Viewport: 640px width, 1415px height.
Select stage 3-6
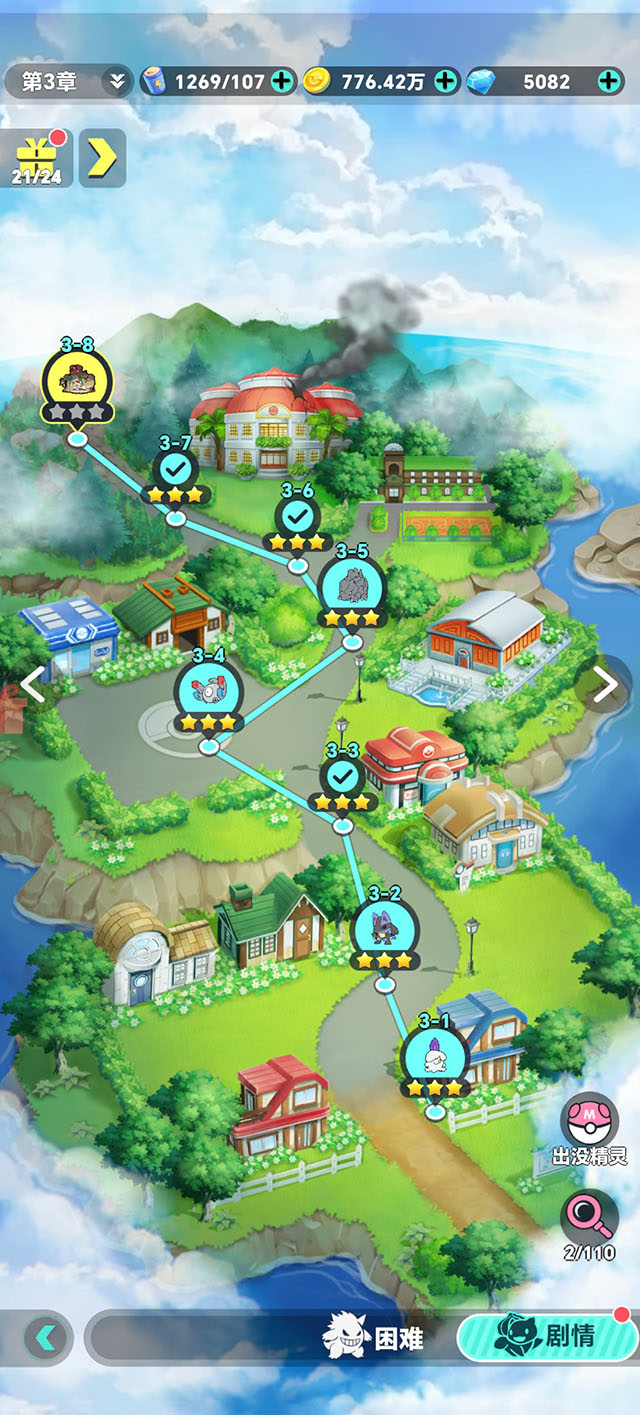[x=297, y=516]
